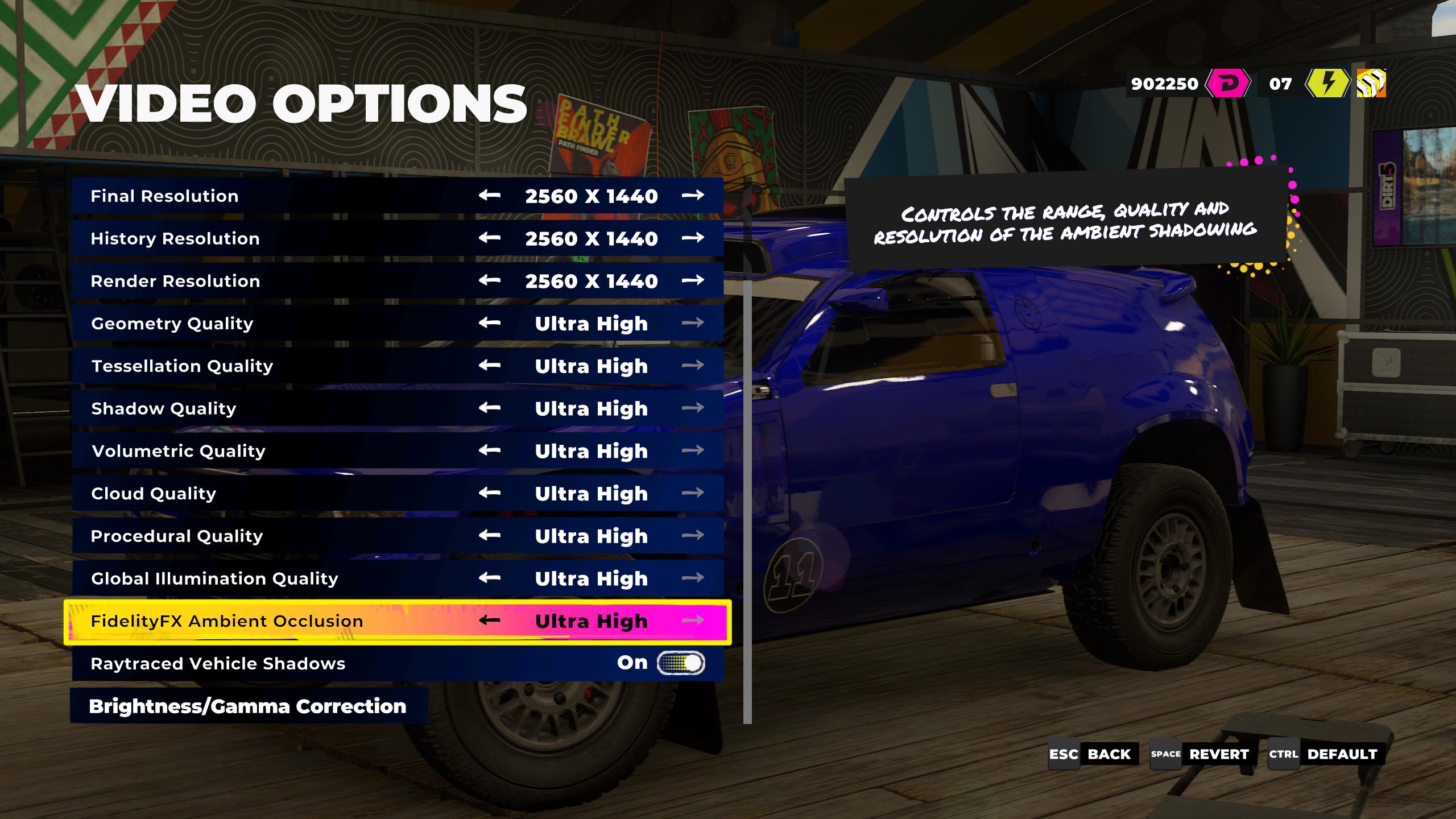
Task: Reduce FidelityFX Ambient Occlusion level
Action: [x=489, y=621]
